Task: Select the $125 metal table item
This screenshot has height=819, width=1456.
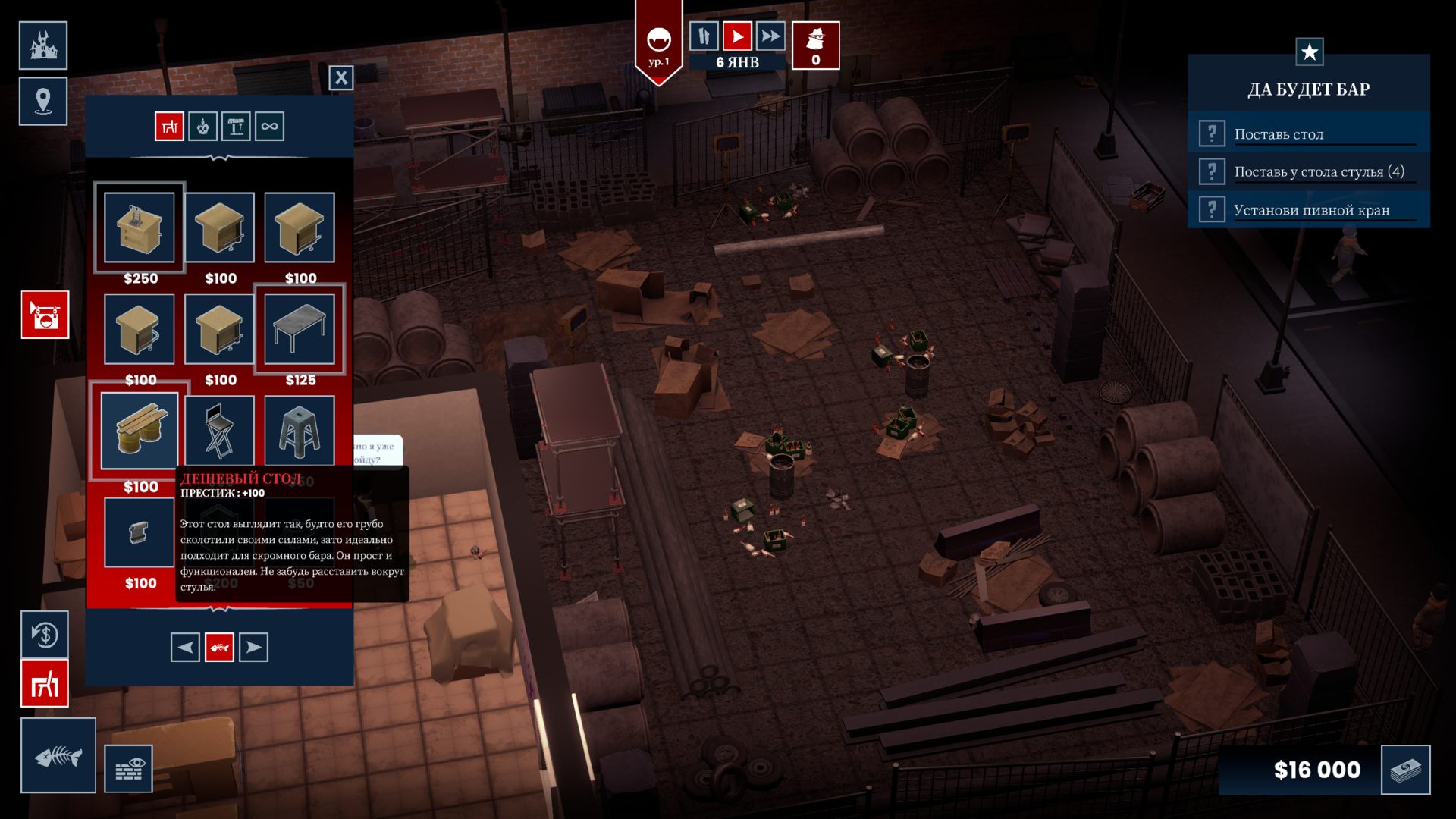Action: pos(300,329)
